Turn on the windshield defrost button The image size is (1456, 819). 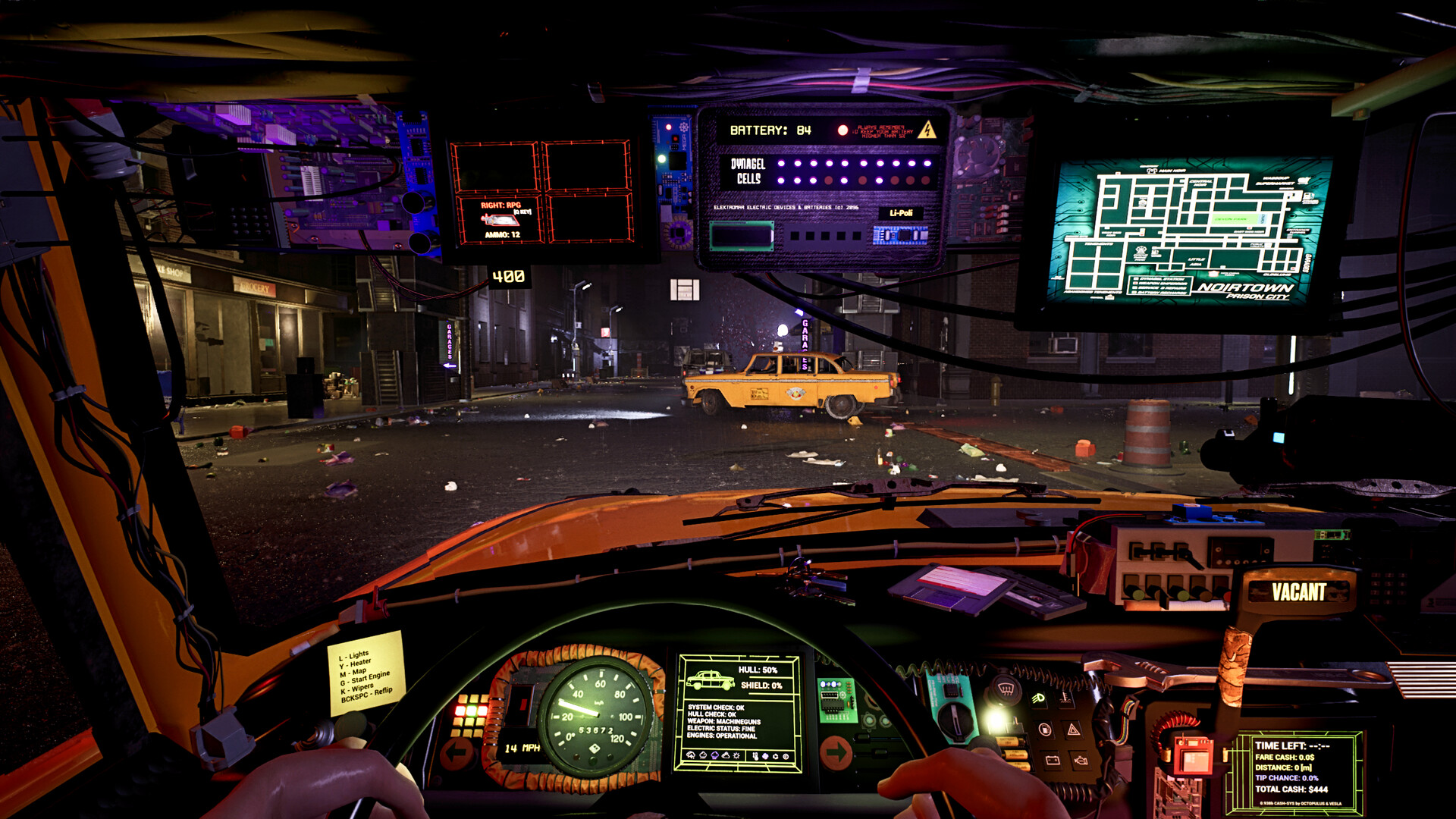pos(1006,689)
